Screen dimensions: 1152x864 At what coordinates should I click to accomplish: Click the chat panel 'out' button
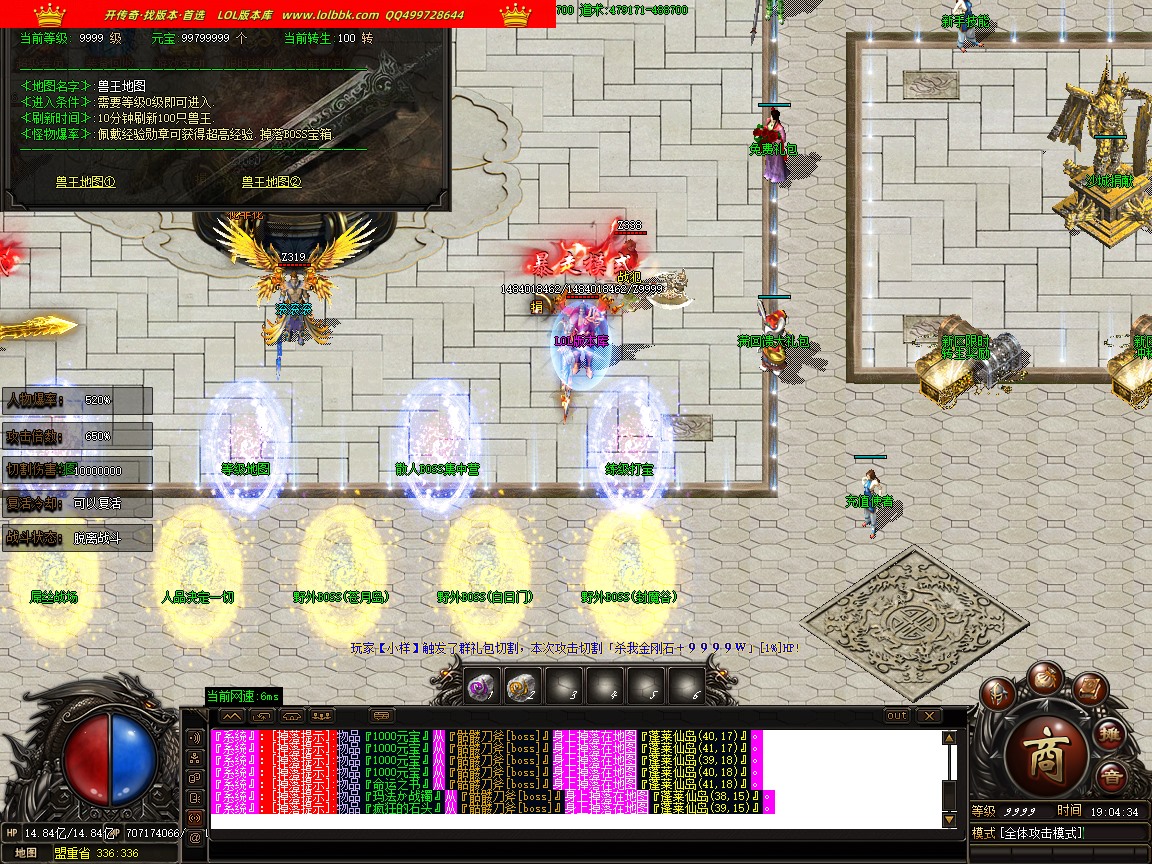(897, 716)
